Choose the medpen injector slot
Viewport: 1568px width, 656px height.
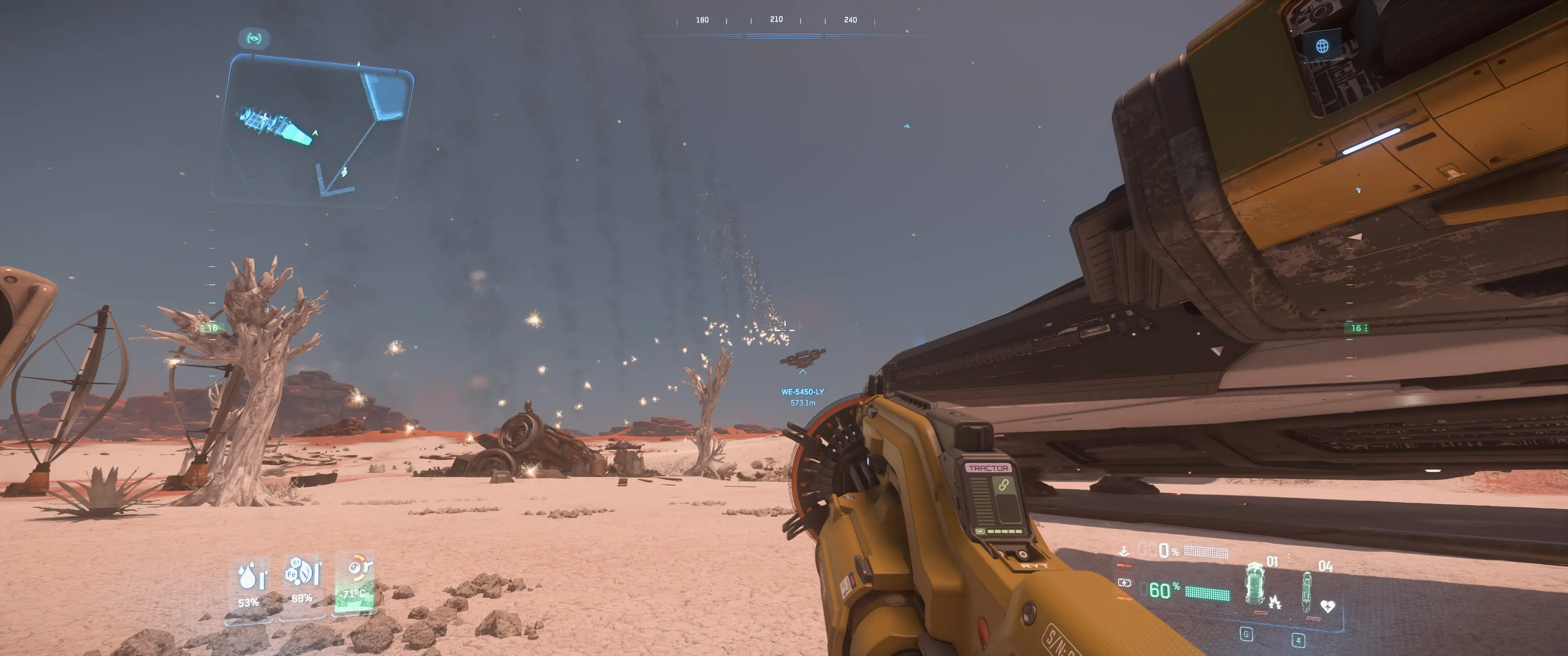tap(1306, 590)
